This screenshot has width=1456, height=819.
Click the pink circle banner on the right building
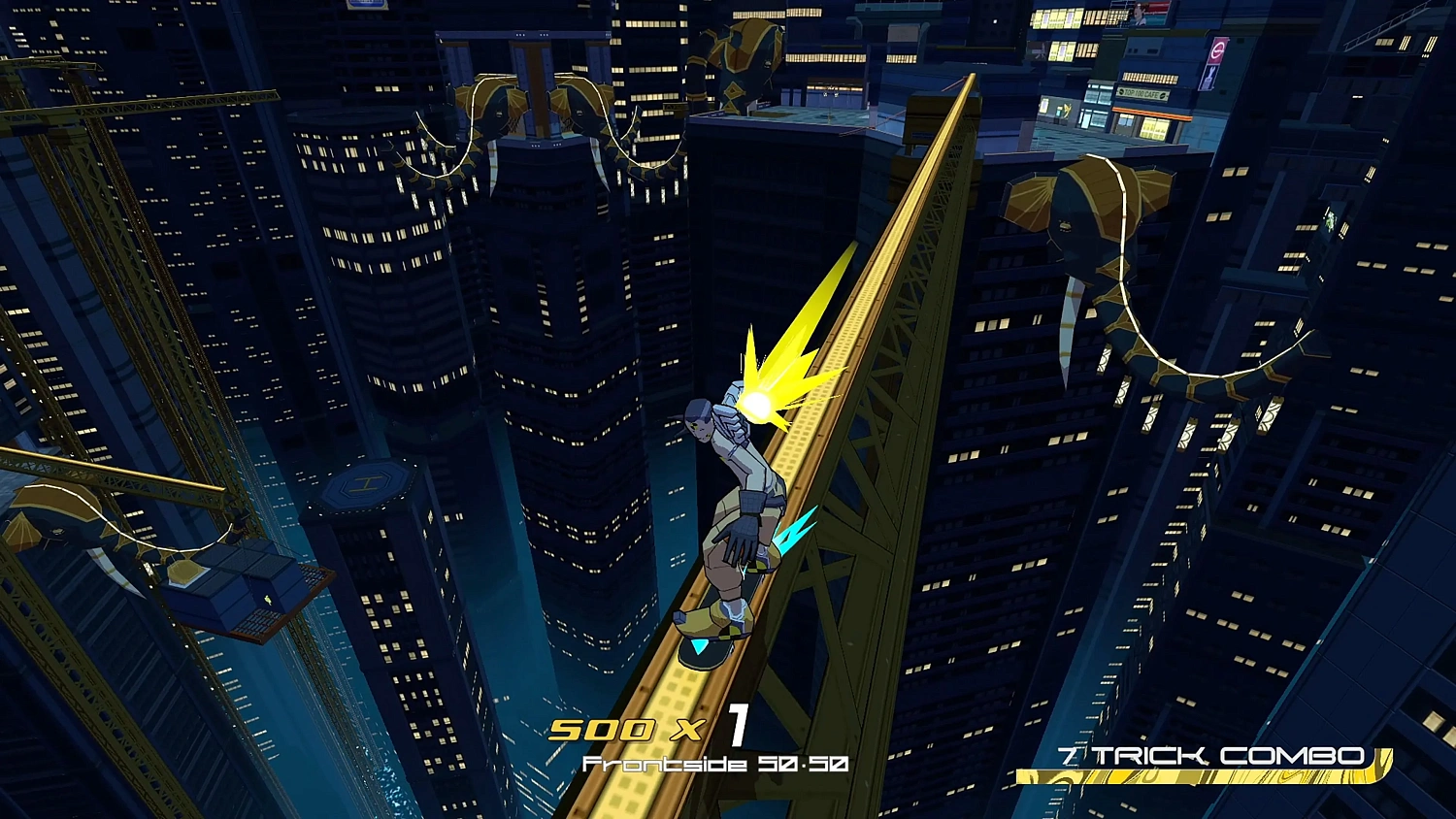[x=1216, y=49]
